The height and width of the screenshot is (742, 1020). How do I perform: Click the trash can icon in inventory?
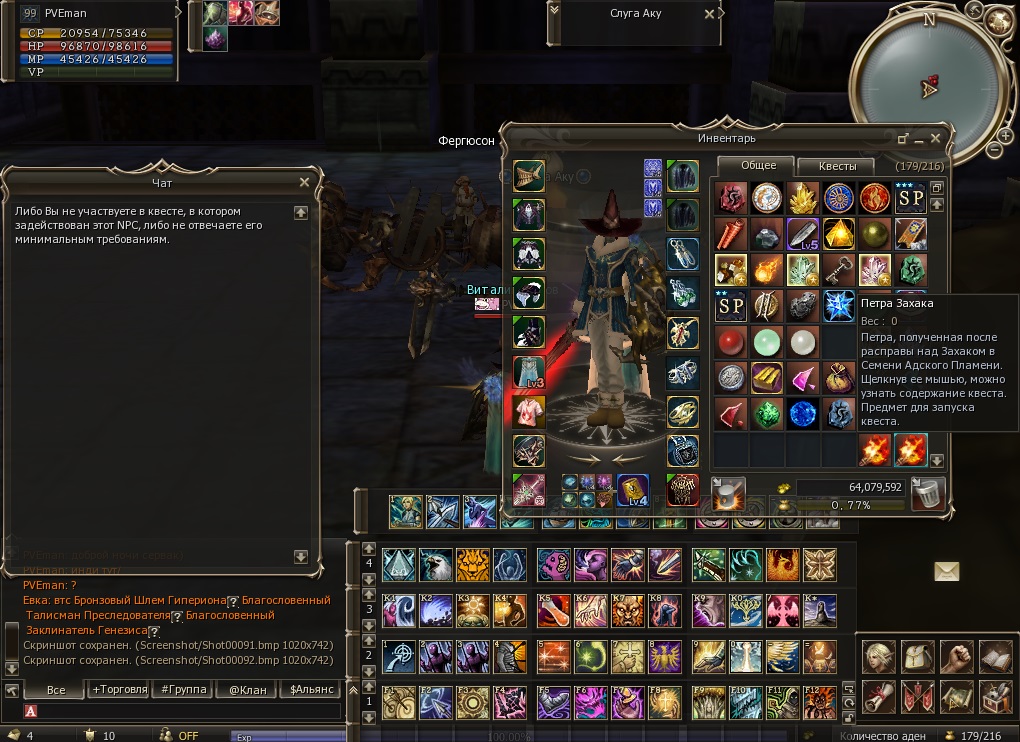(929, 493)
